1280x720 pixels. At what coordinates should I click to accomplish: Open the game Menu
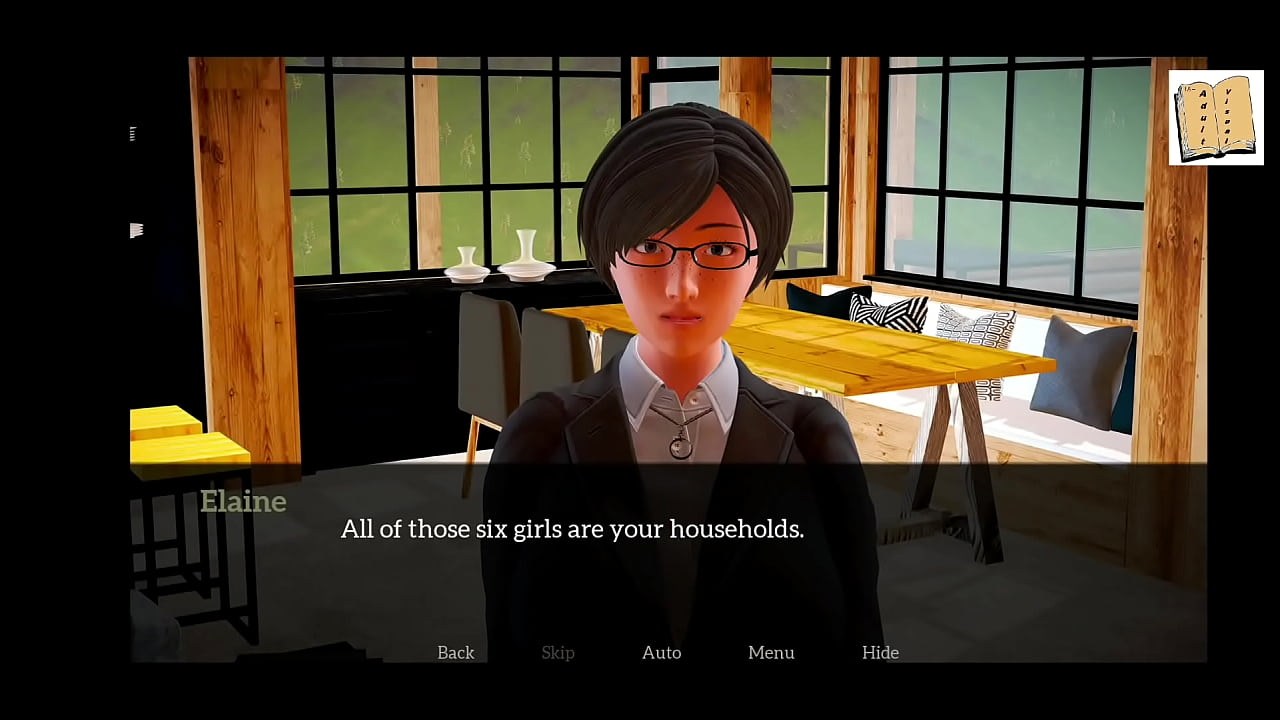771,652
